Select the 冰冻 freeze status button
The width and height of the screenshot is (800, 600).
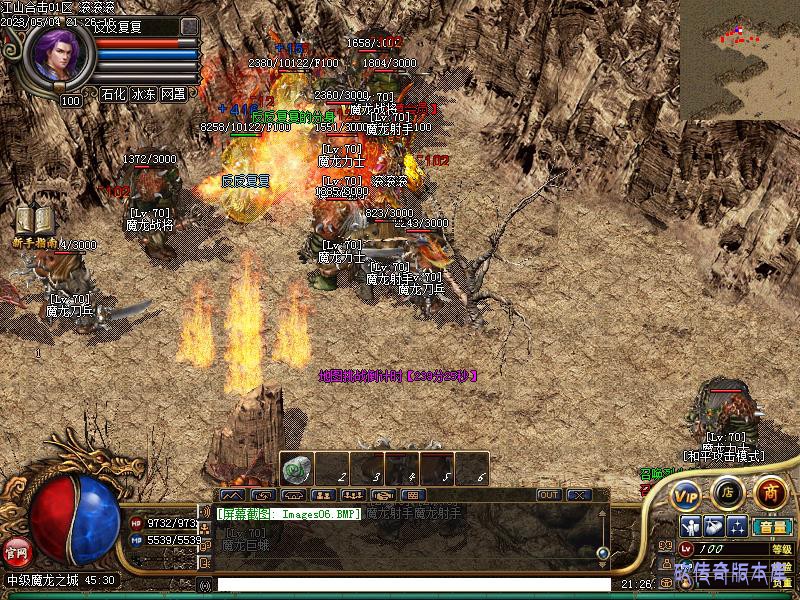(x=143, y=95)
